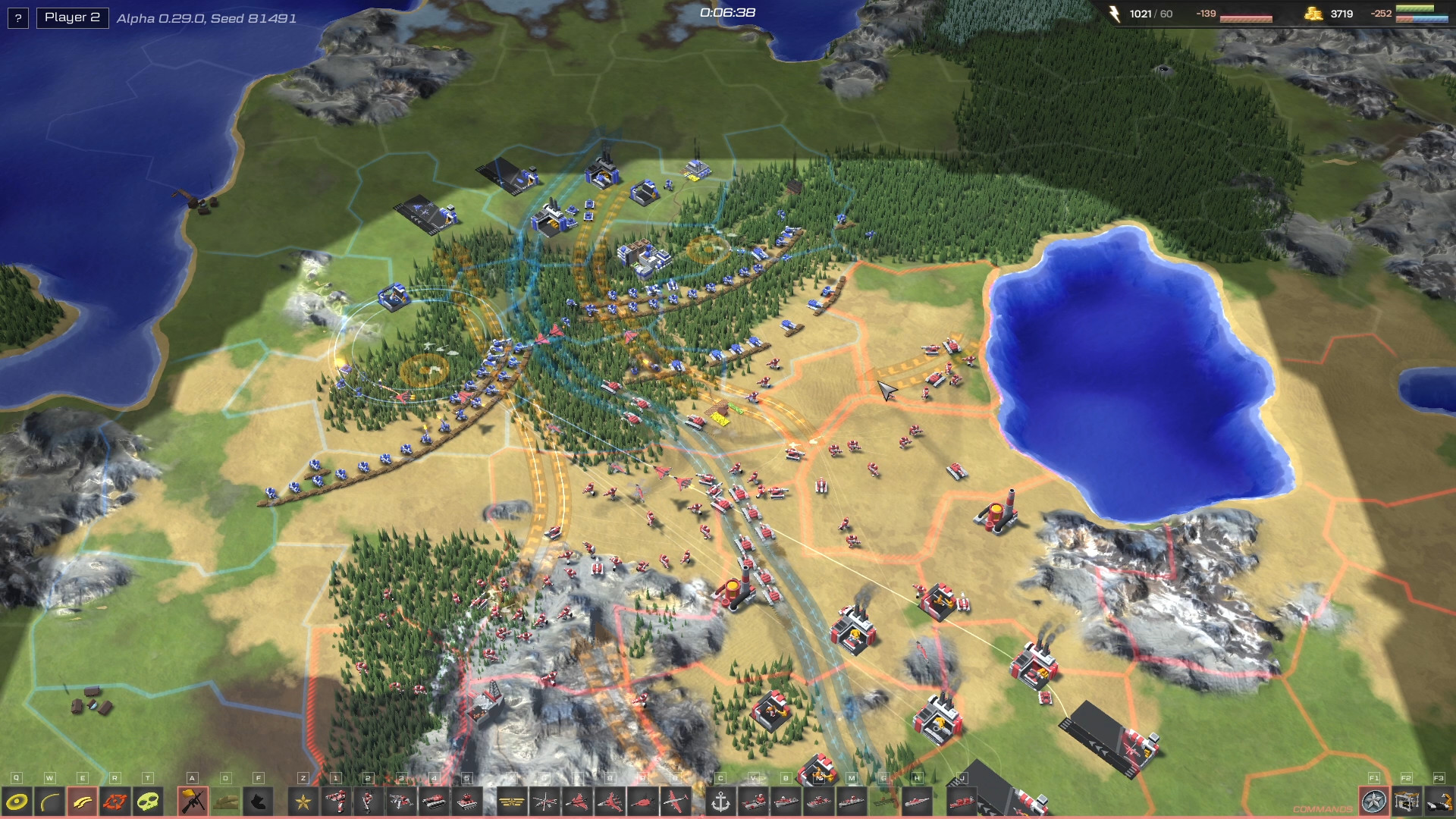The width and height of the screenshot is (1456, 819).
Task: Activate the highlighted yellow double-arrow command
Action: tap(83, 801)
